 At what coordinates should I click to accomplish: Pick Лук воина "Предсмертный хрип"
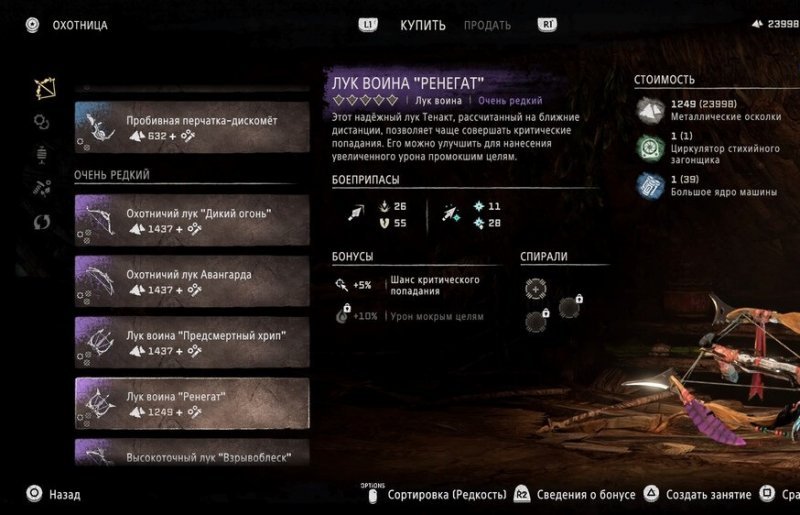tap(191, 343)
